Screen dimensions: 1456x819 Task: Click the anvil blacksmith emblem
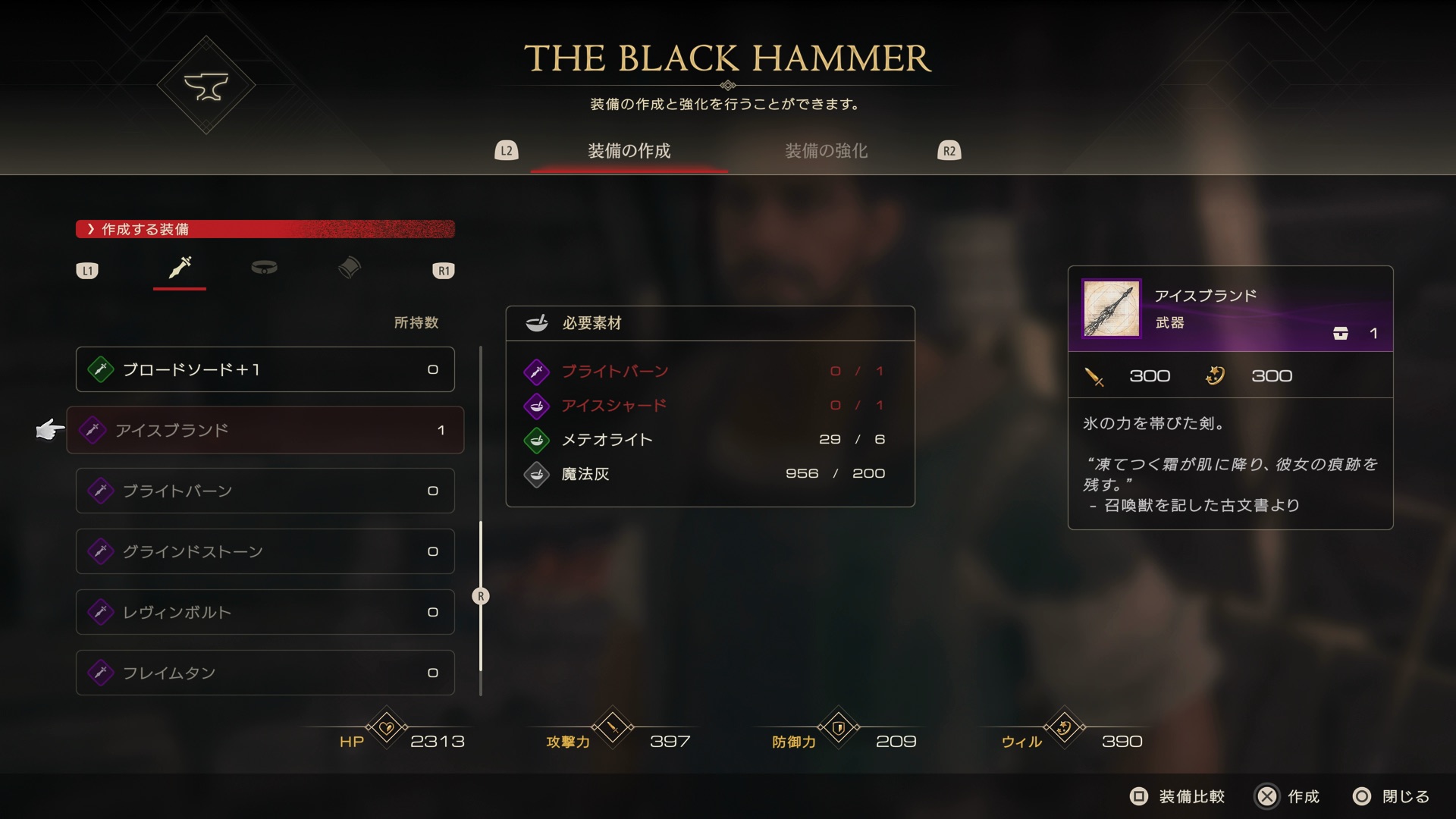click(206, 85)
